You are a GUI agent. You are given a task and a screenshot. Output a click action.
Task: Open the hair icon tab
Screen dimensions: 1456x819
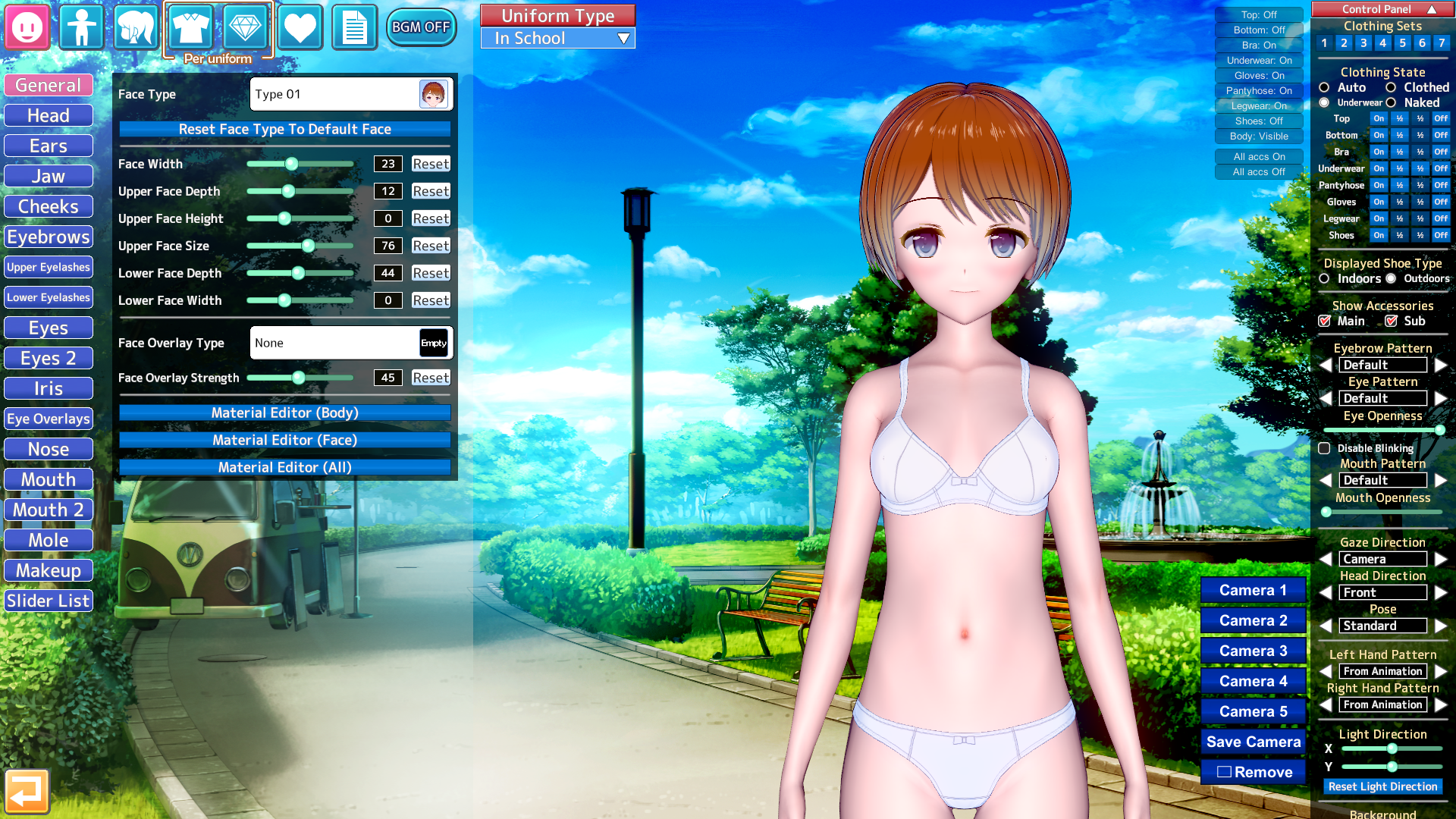pyautogui.click(x=136, y=27)
